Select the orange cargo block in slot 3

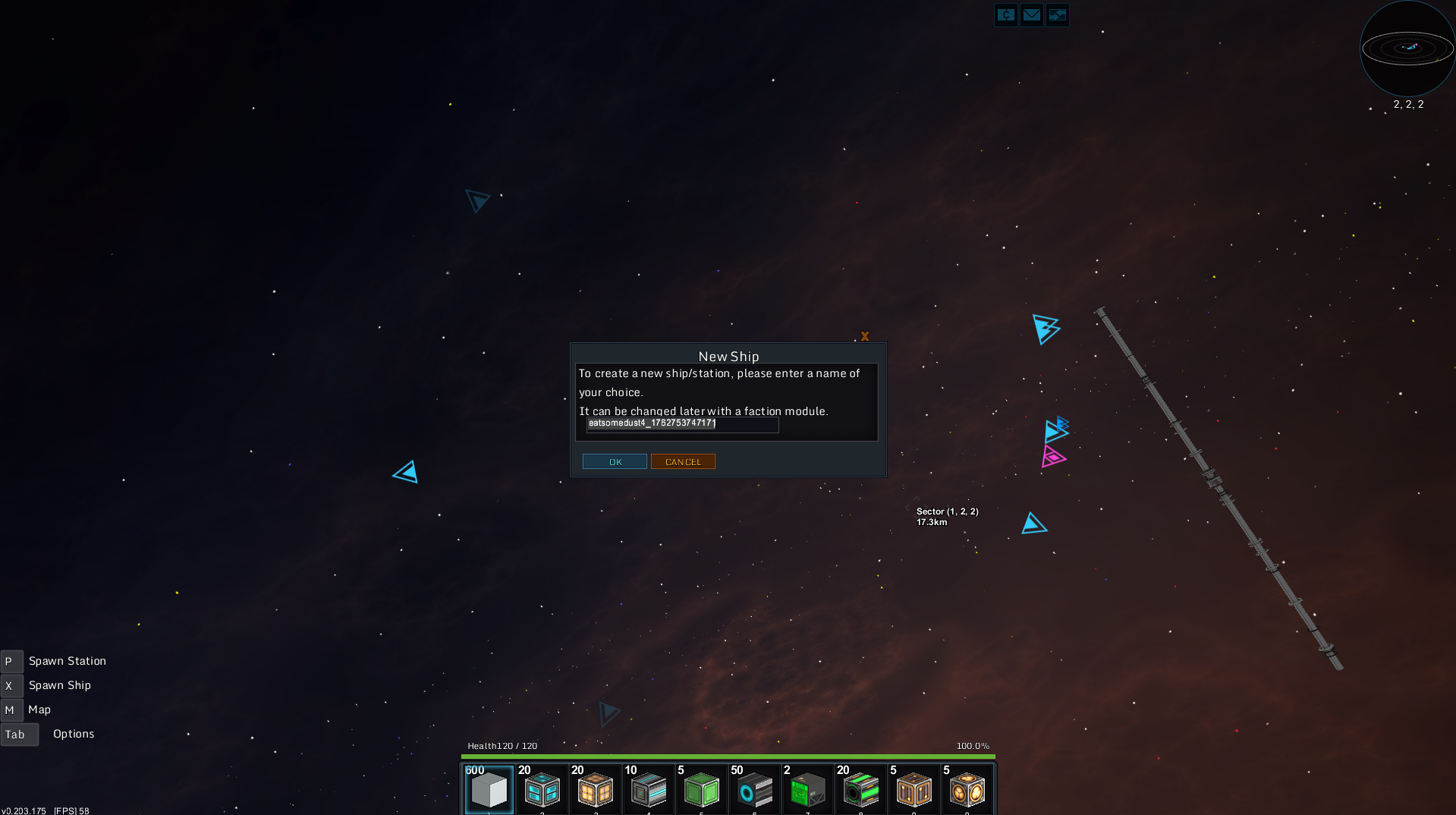point(595,790)
